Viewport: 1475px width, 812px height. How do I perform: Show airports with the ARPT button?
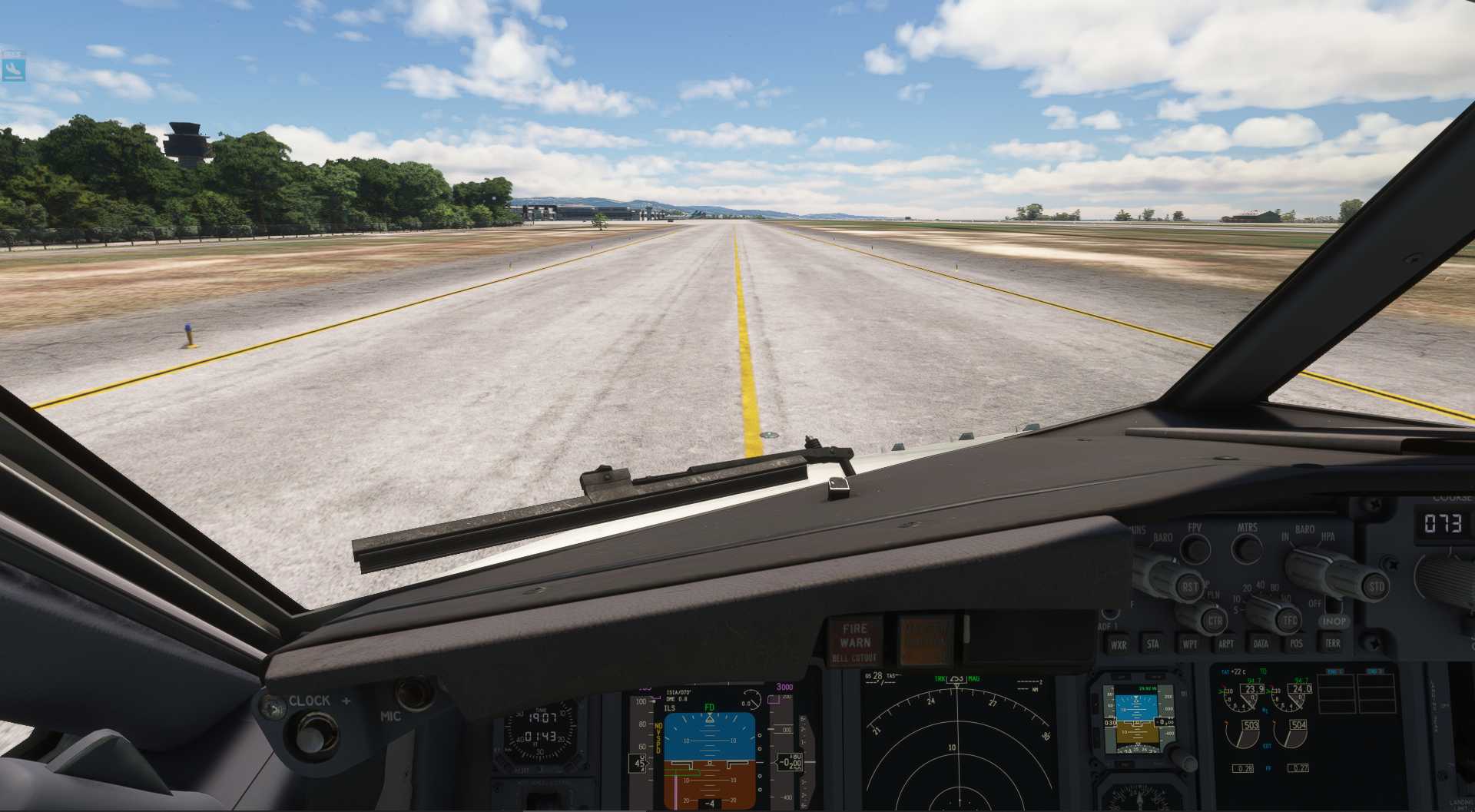[x=1226, y=644]
